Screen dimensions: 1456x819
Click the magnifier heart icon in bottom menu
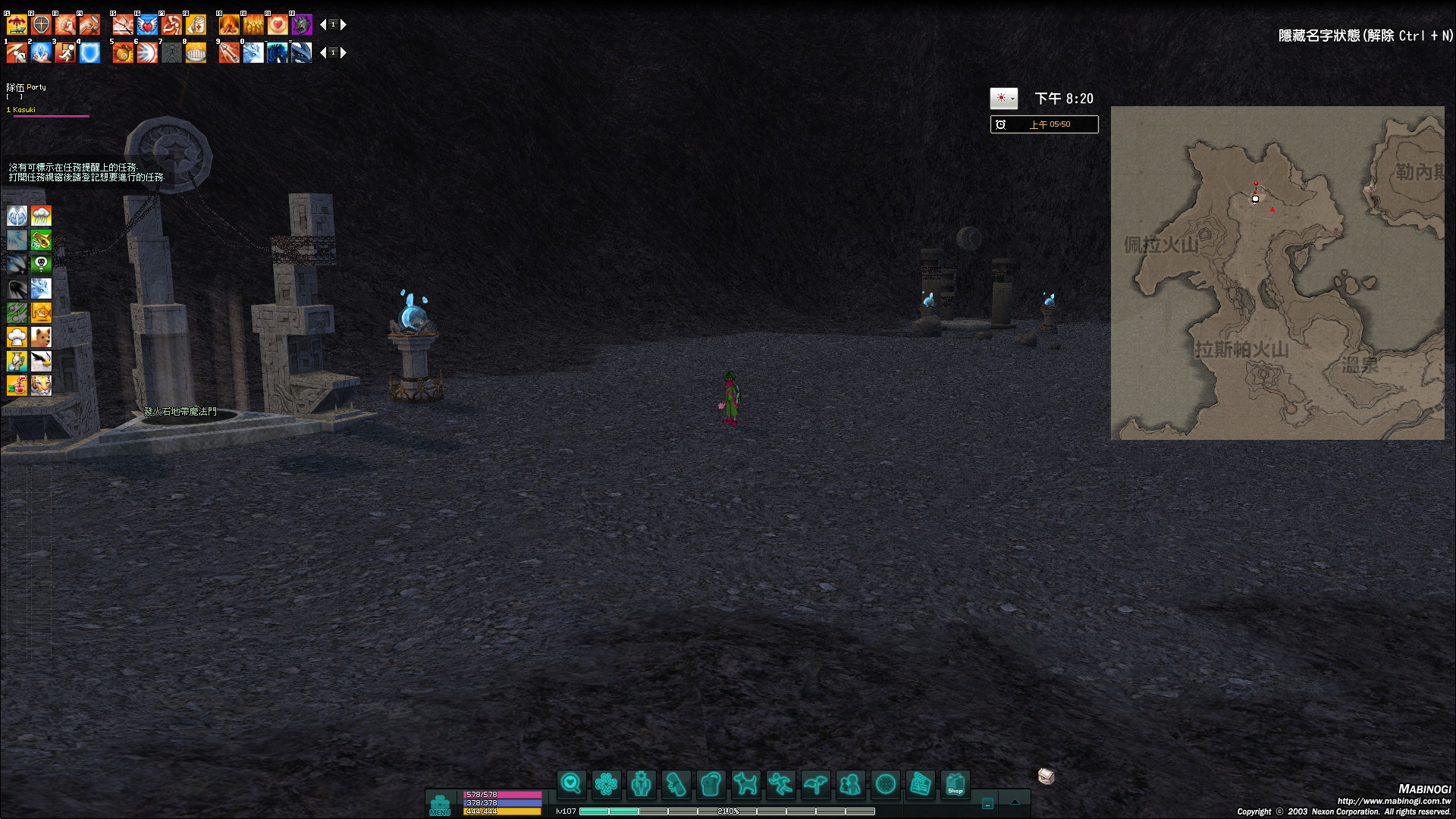click(x=571, y=784)
